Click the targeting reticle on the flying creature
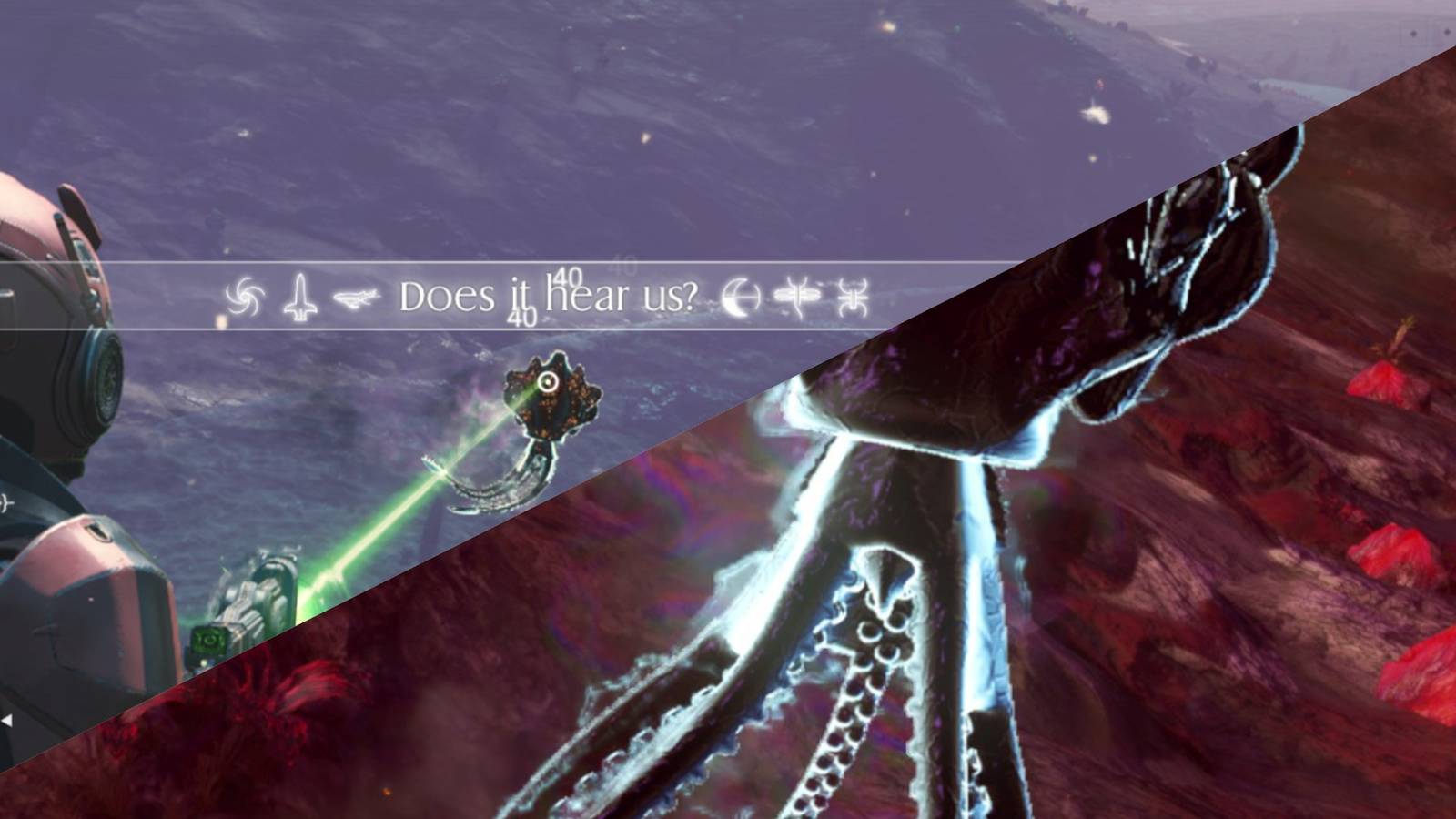Screen dimensions: 1456x819 (x=547, y=382)
